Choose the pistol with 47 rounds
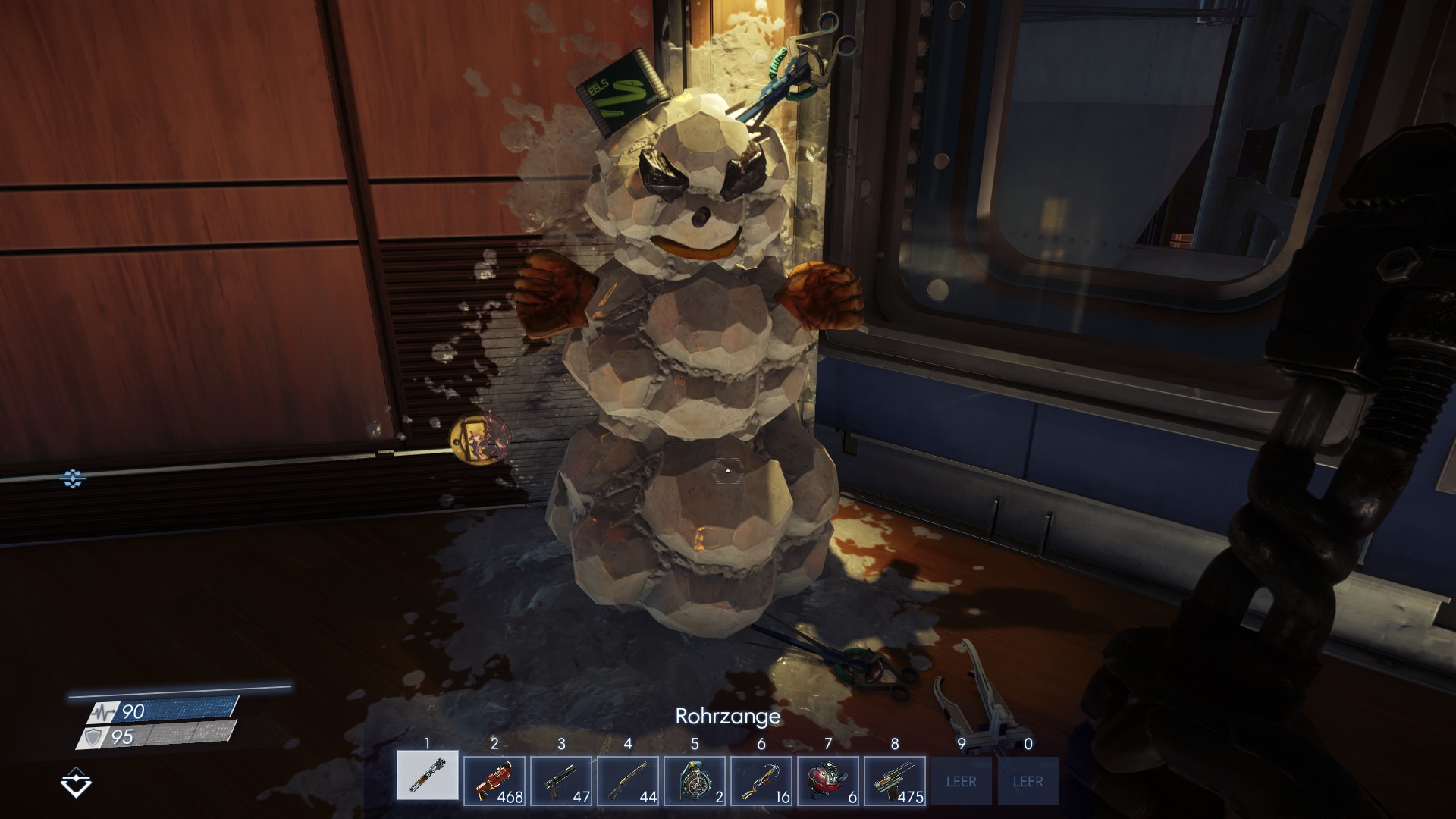1456x819 pixels. coord(561,780)
